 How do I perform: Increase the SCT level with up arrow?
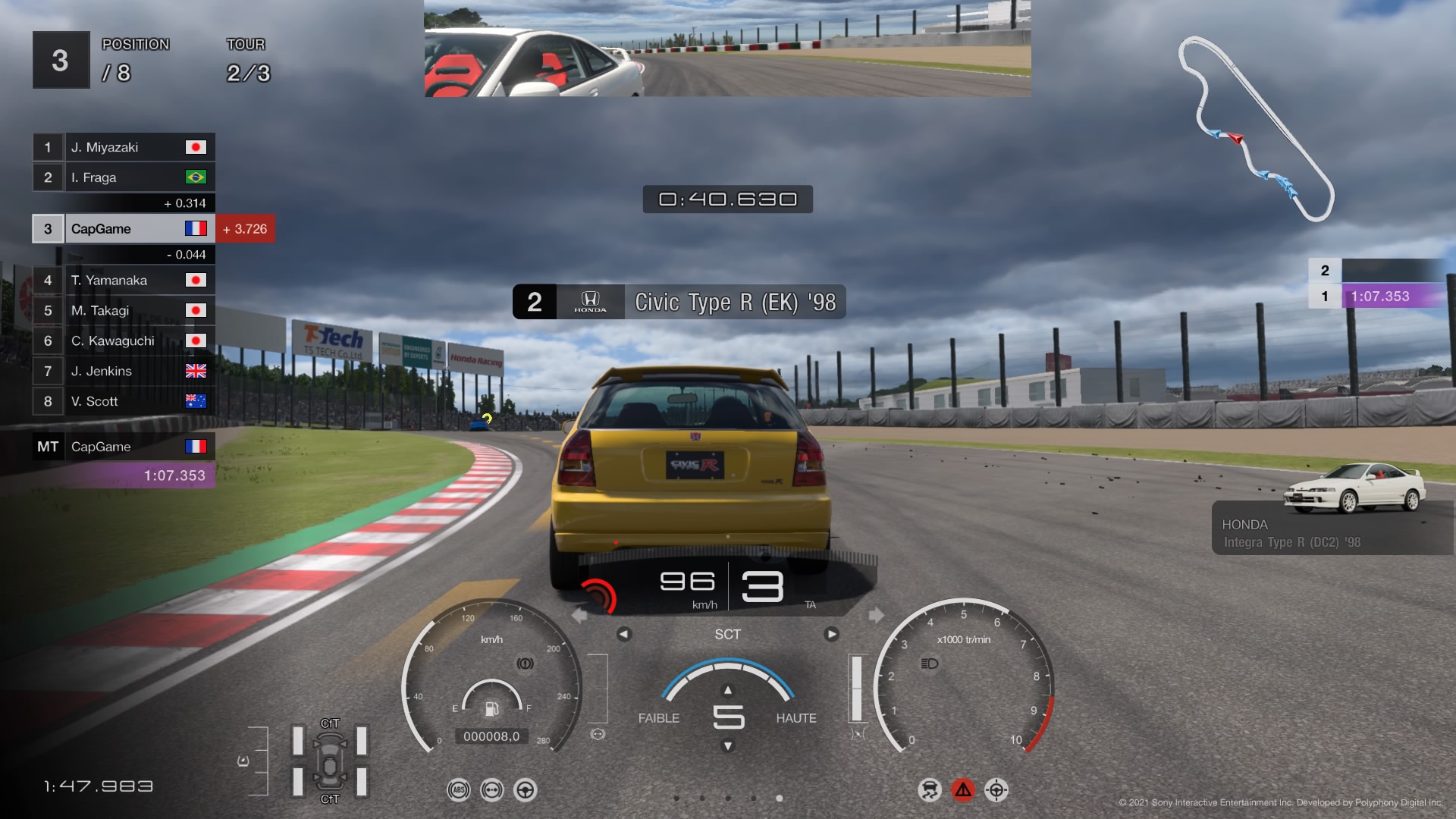728,690
